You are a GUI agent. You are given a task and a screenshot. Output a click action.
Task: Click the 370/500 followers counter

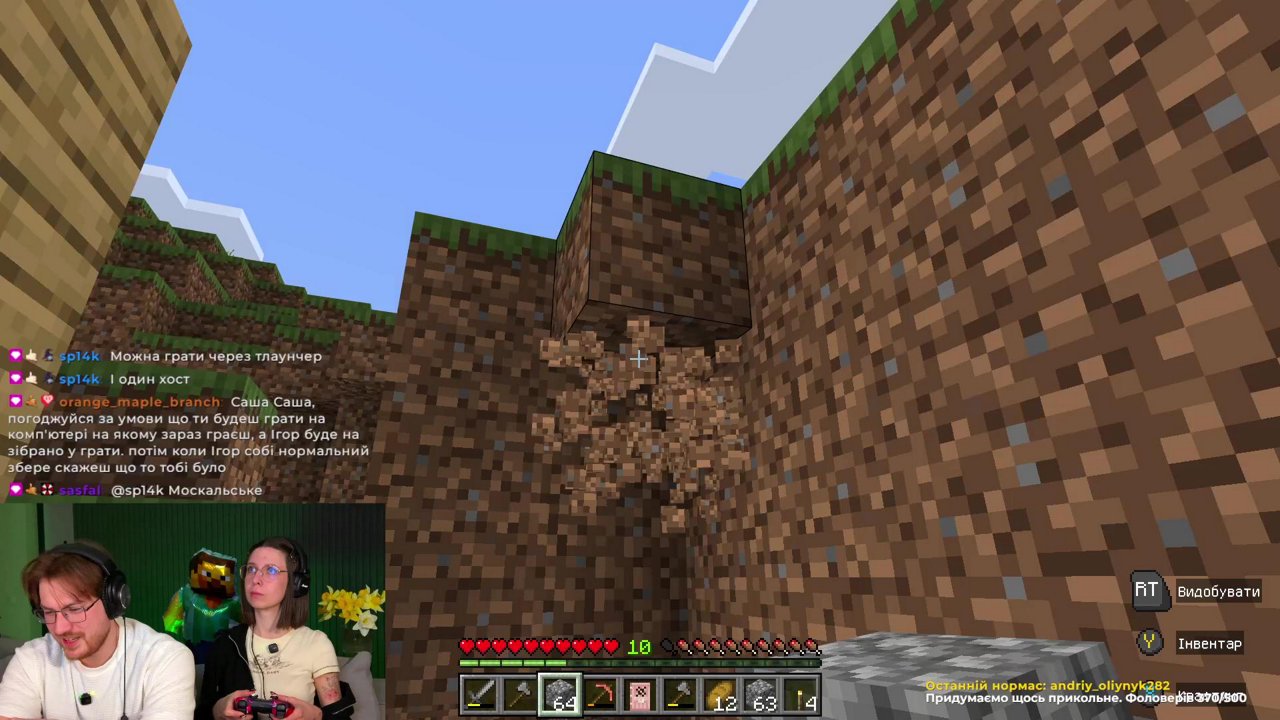(1220, 700)
